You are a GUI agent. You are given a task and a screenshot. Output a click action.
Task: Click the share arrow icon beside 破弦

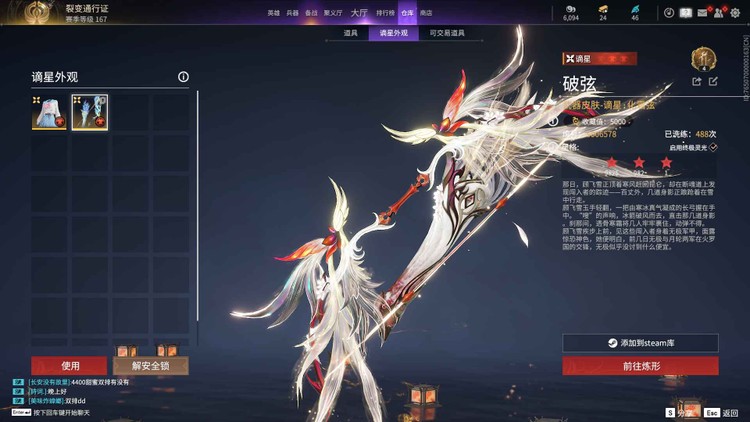tap(697, 81)
